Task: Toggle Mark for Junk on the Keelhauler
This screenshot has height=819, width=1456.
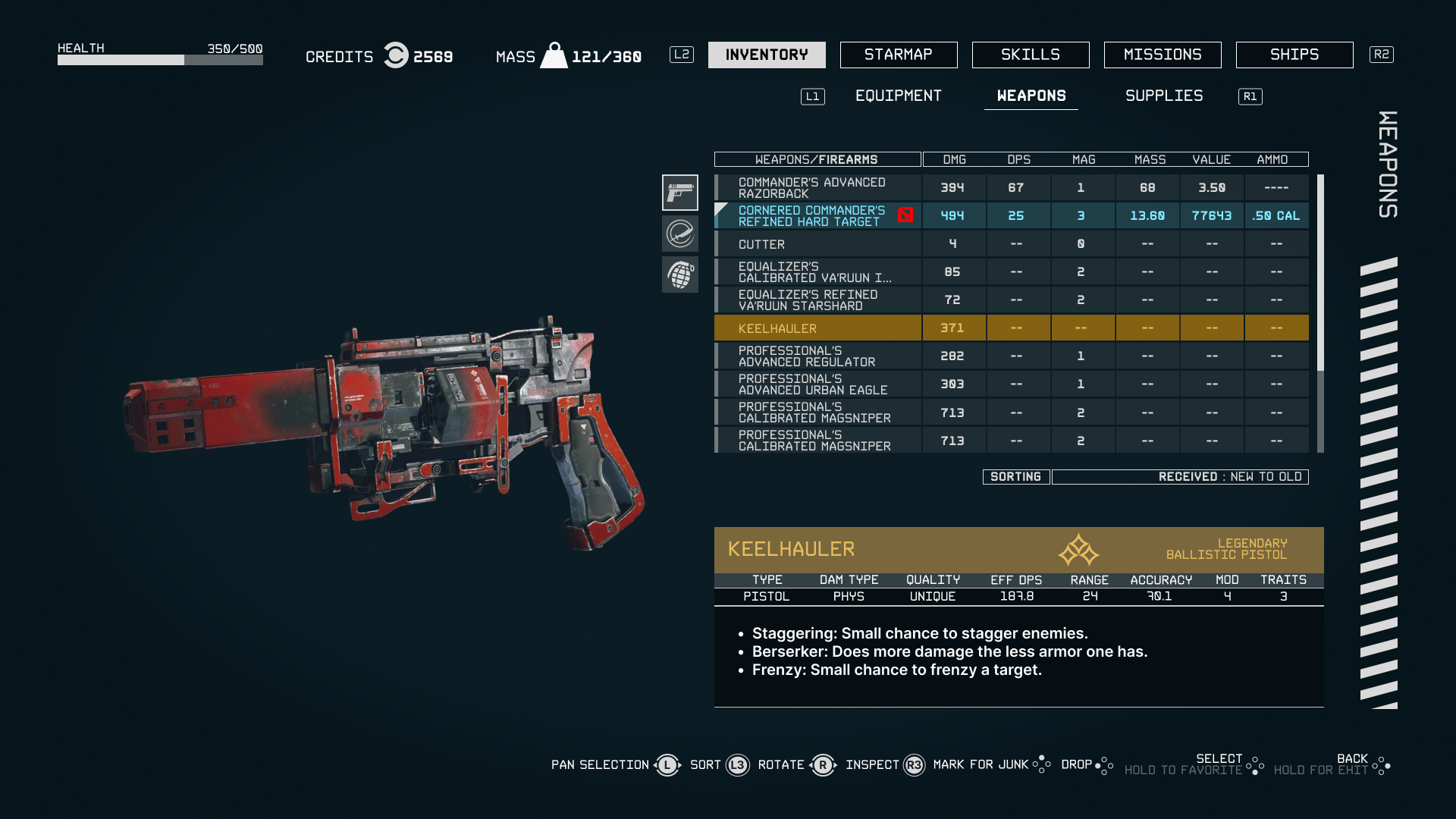Action: 978,764
